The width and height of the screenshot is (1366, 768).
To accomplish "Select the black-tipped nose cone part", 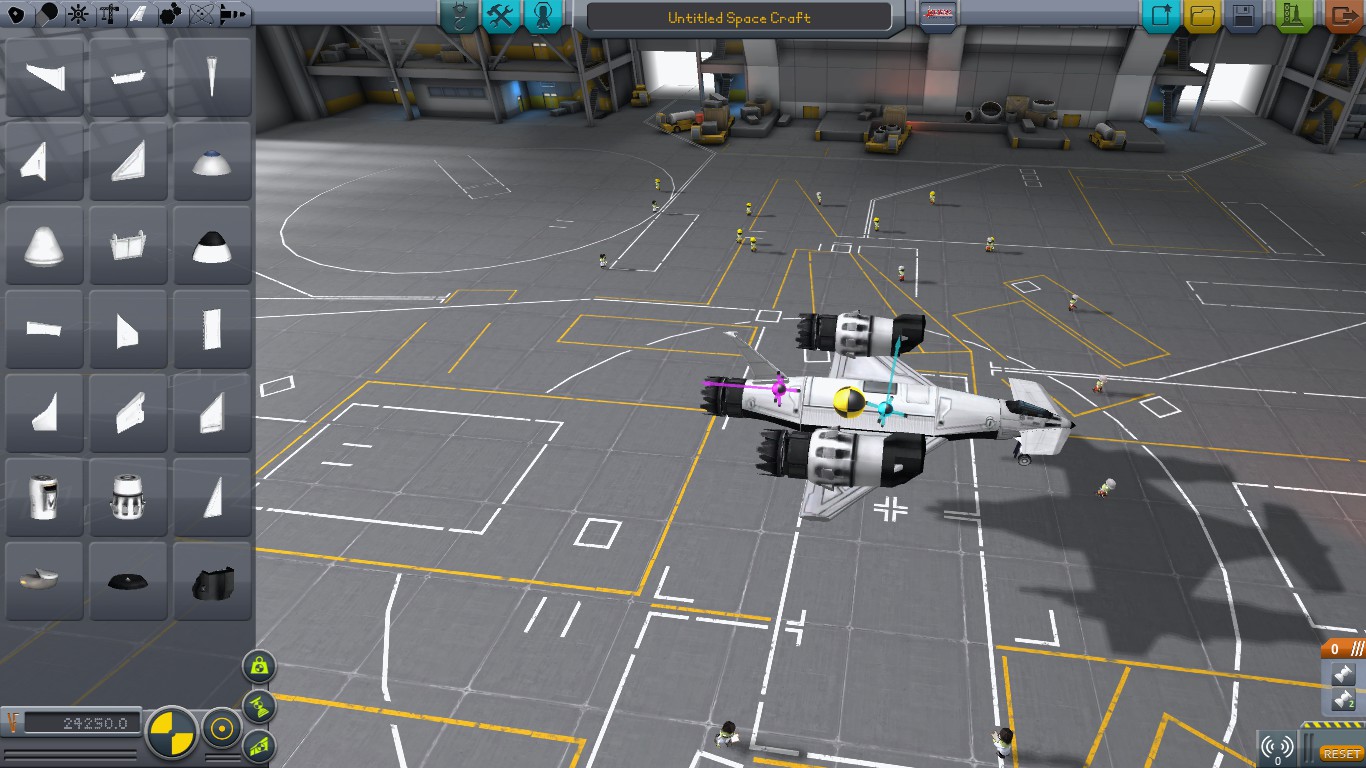I will 211,246.
